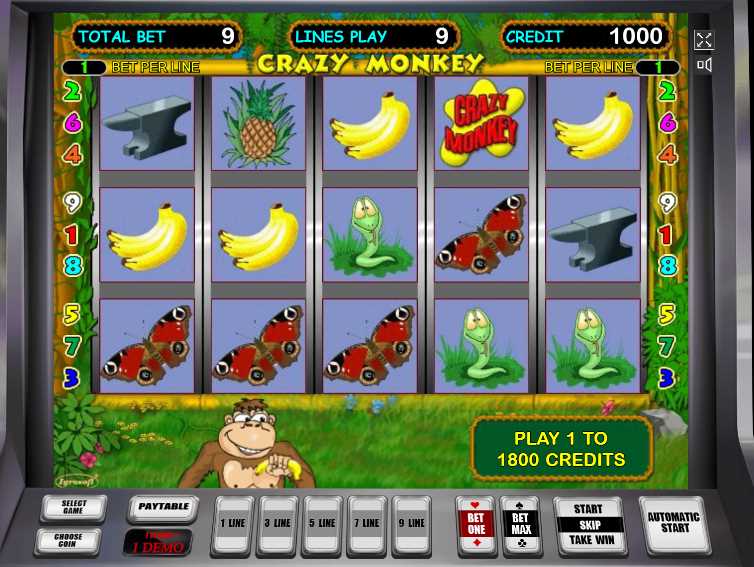Enable Automatic Start
The image size is (754, 567).
pos(673,524)
